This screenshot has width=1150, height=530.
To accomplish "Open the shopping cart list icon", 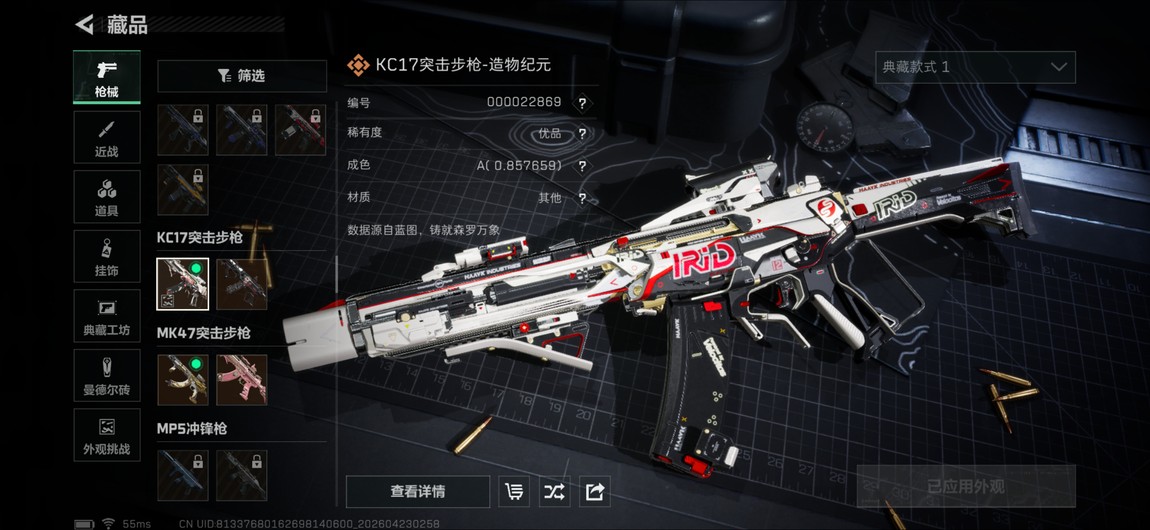I will (514, 492).
